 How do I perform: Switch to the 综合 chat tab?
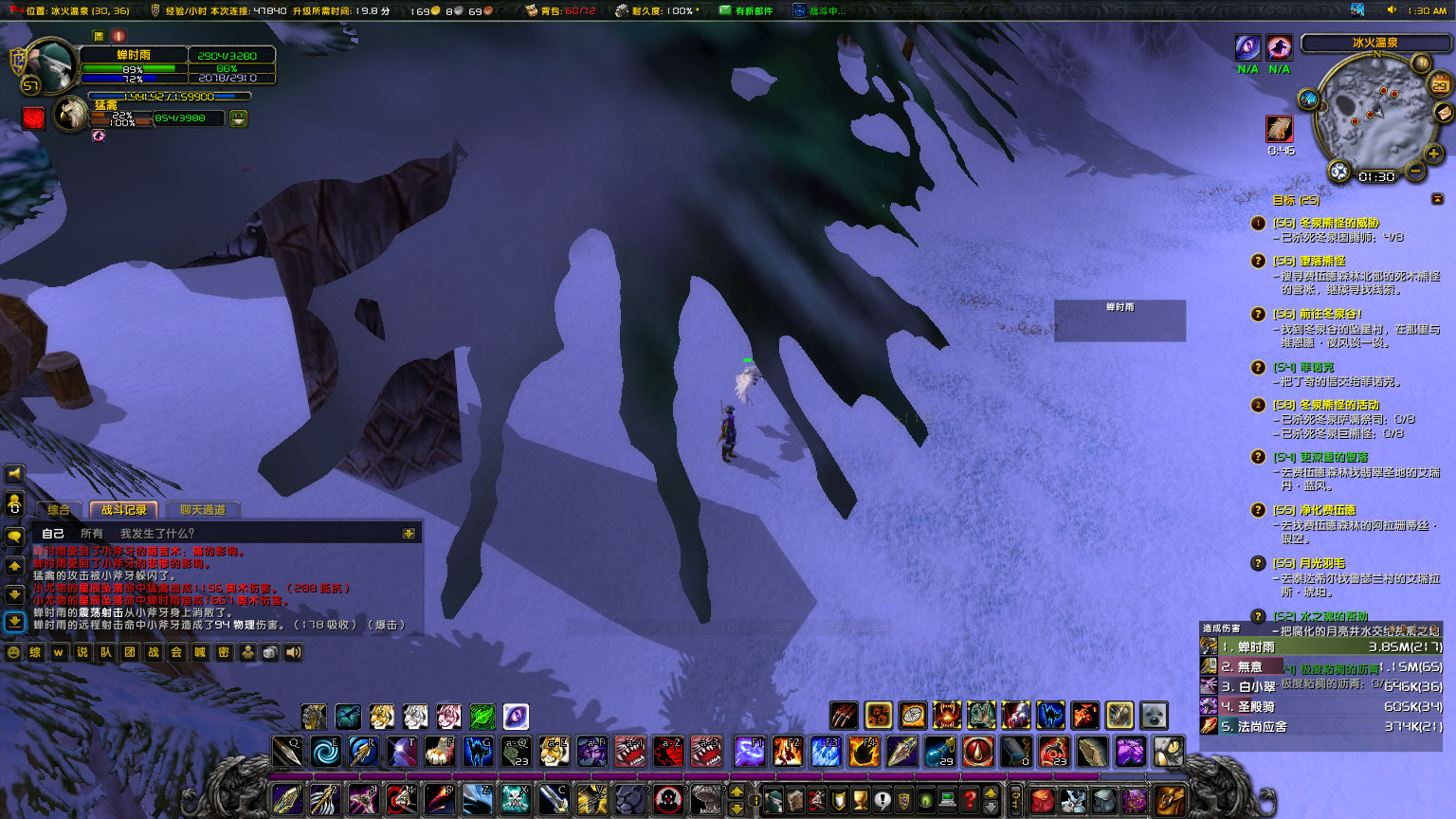point(60,509)
